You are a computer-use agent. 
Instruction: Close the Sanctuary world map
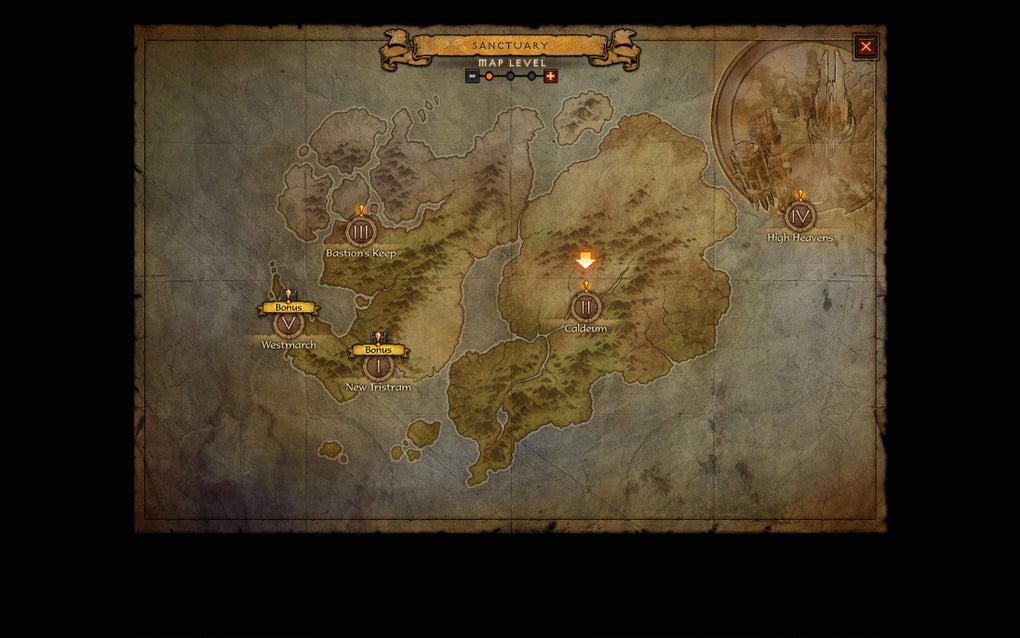(866, 46)
